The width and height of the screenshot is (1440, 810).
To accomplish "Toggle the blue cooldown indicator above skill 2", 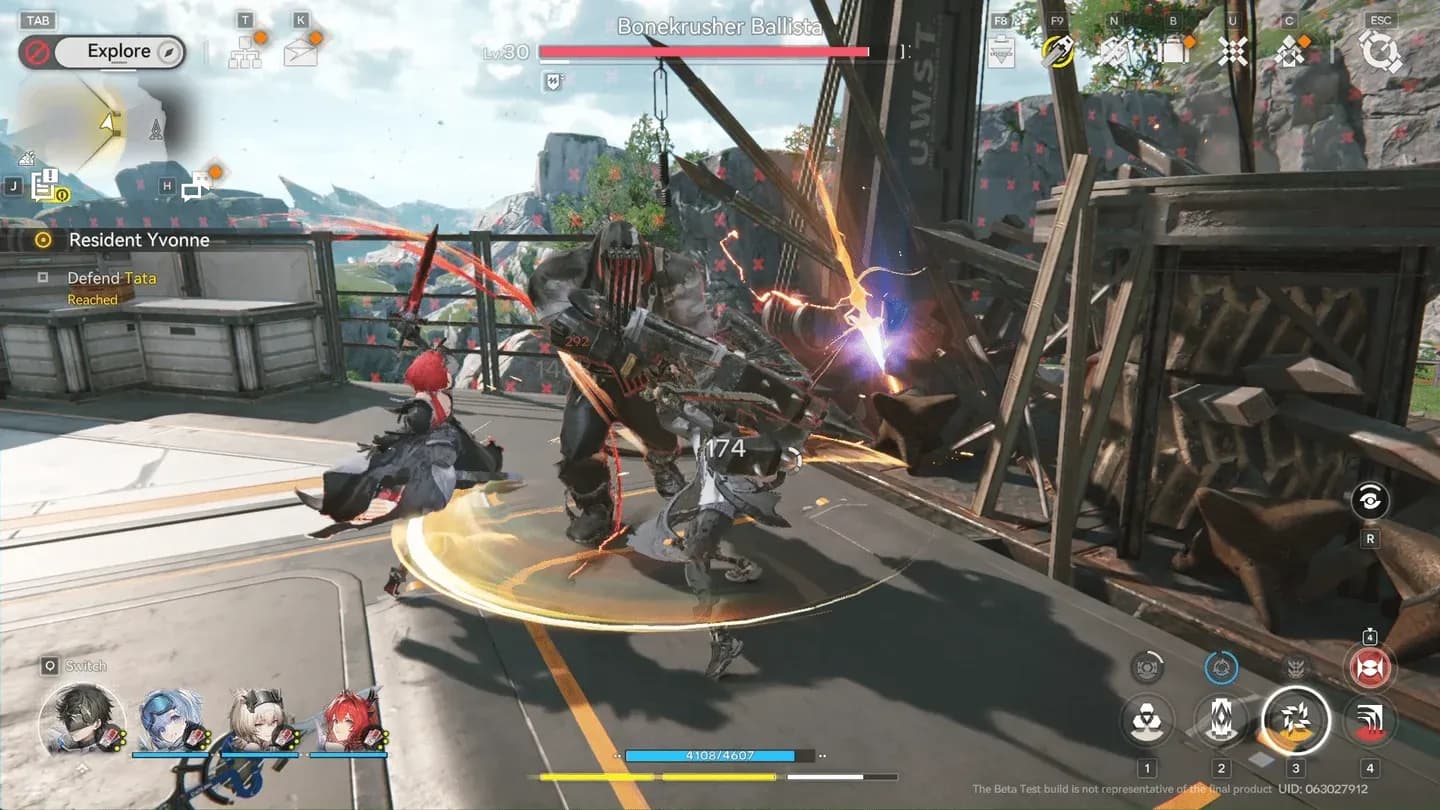I will 1220,666.
